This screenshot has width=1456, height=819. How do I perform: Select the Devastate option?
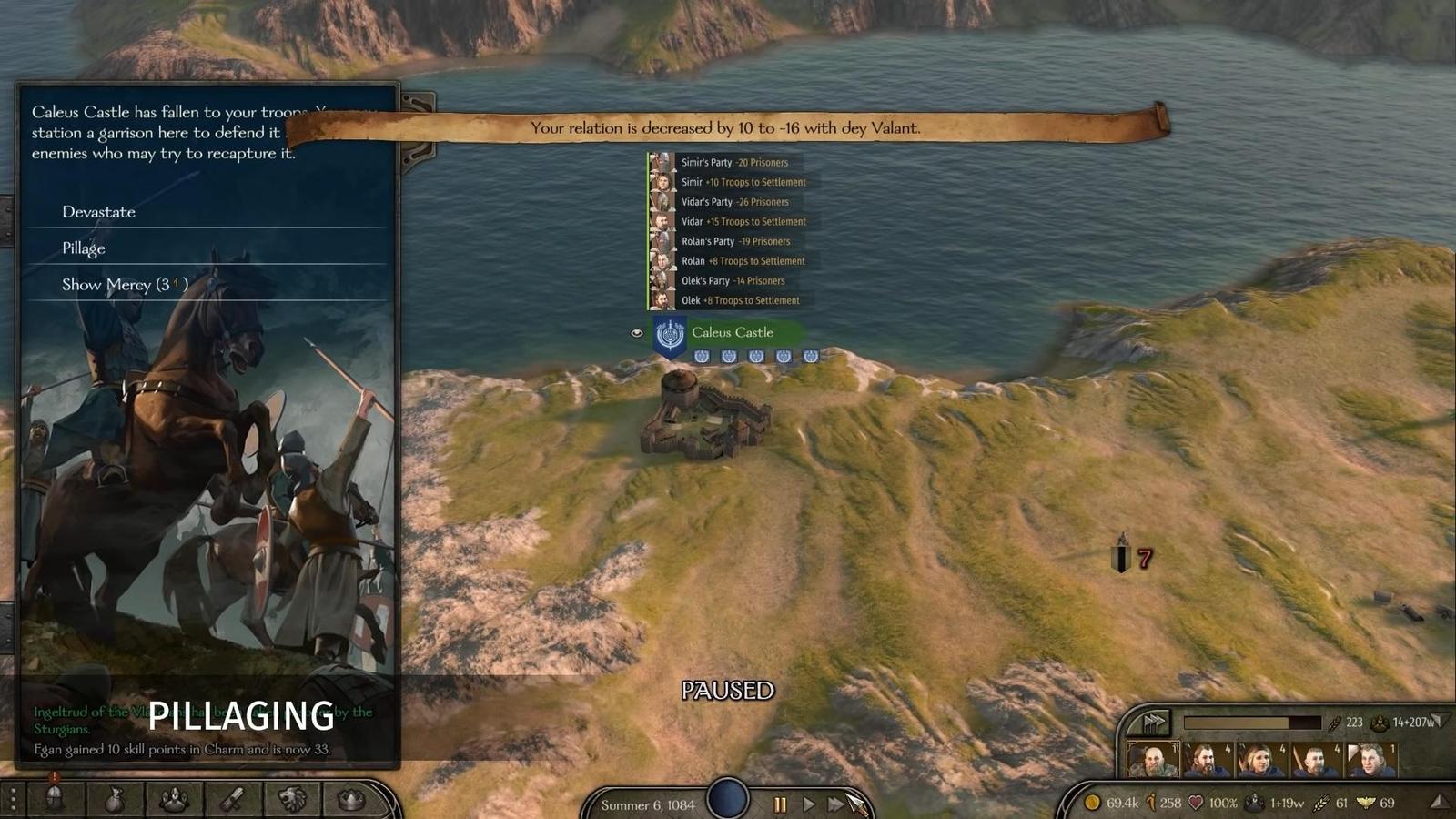click(x=98, y=212)
